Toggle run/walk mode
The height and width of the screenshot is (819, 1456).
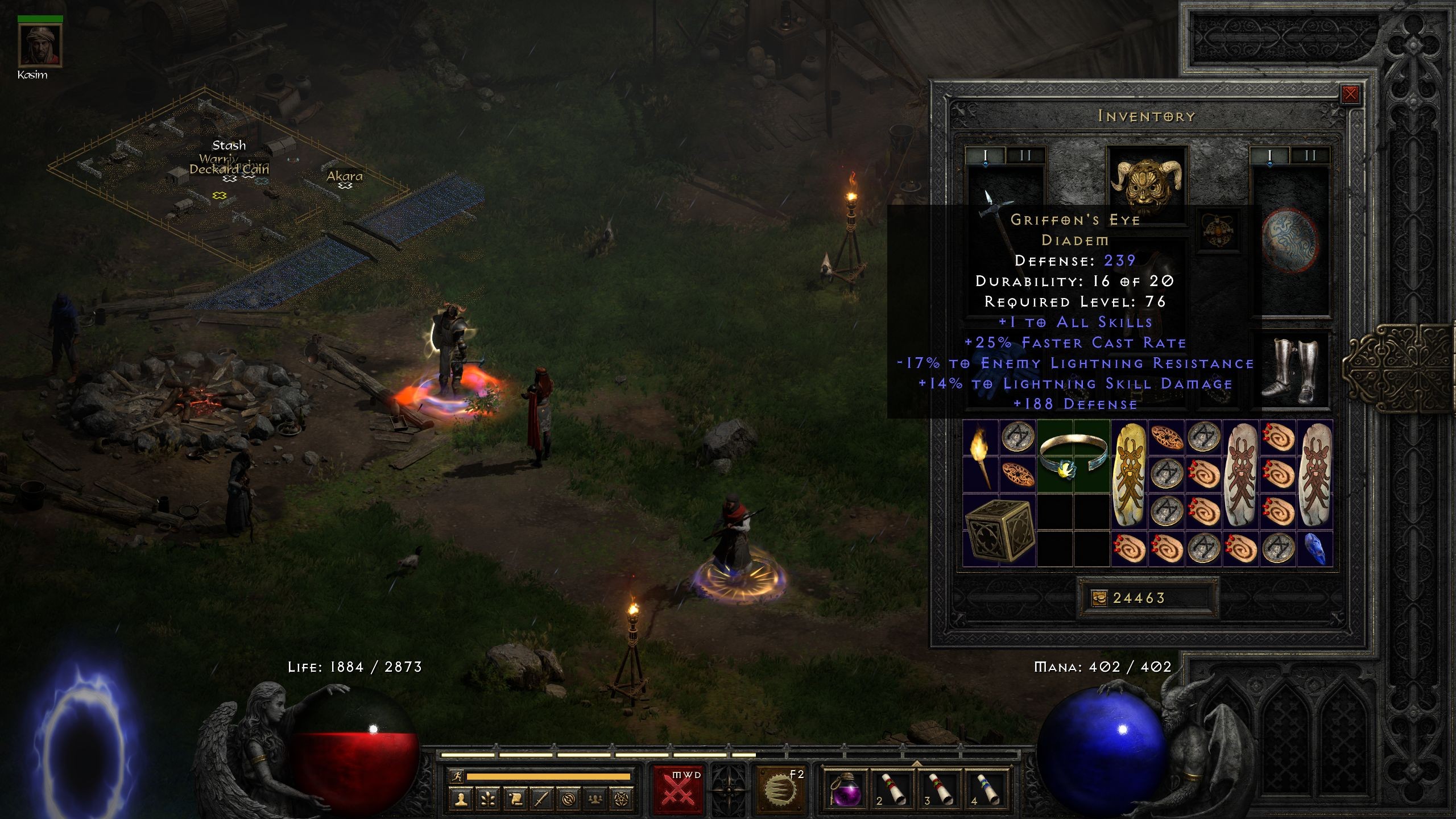(x=457, y=777)
